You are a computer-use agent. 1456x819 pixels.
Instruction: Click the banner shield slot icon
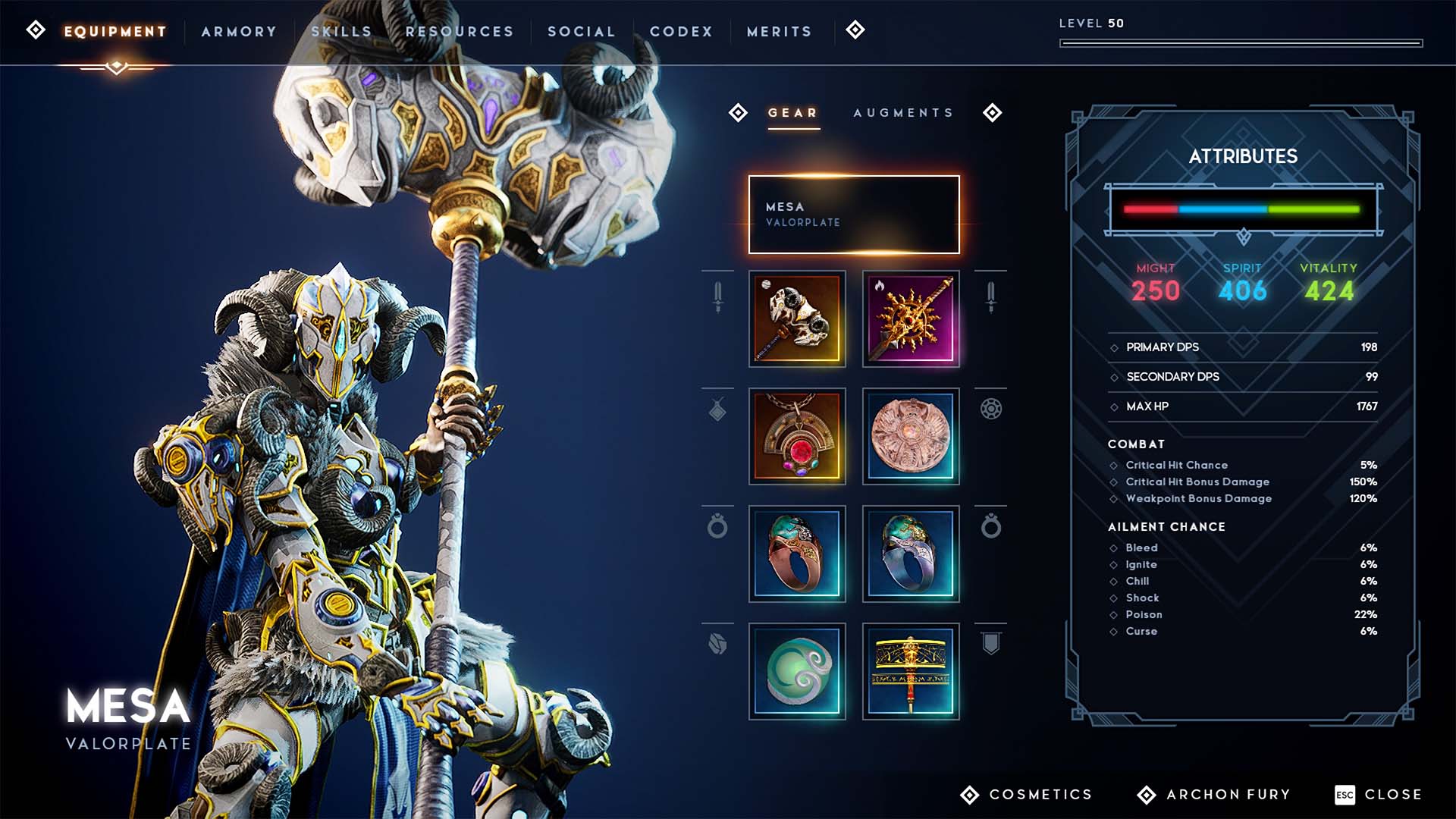(x=990, y=643)
